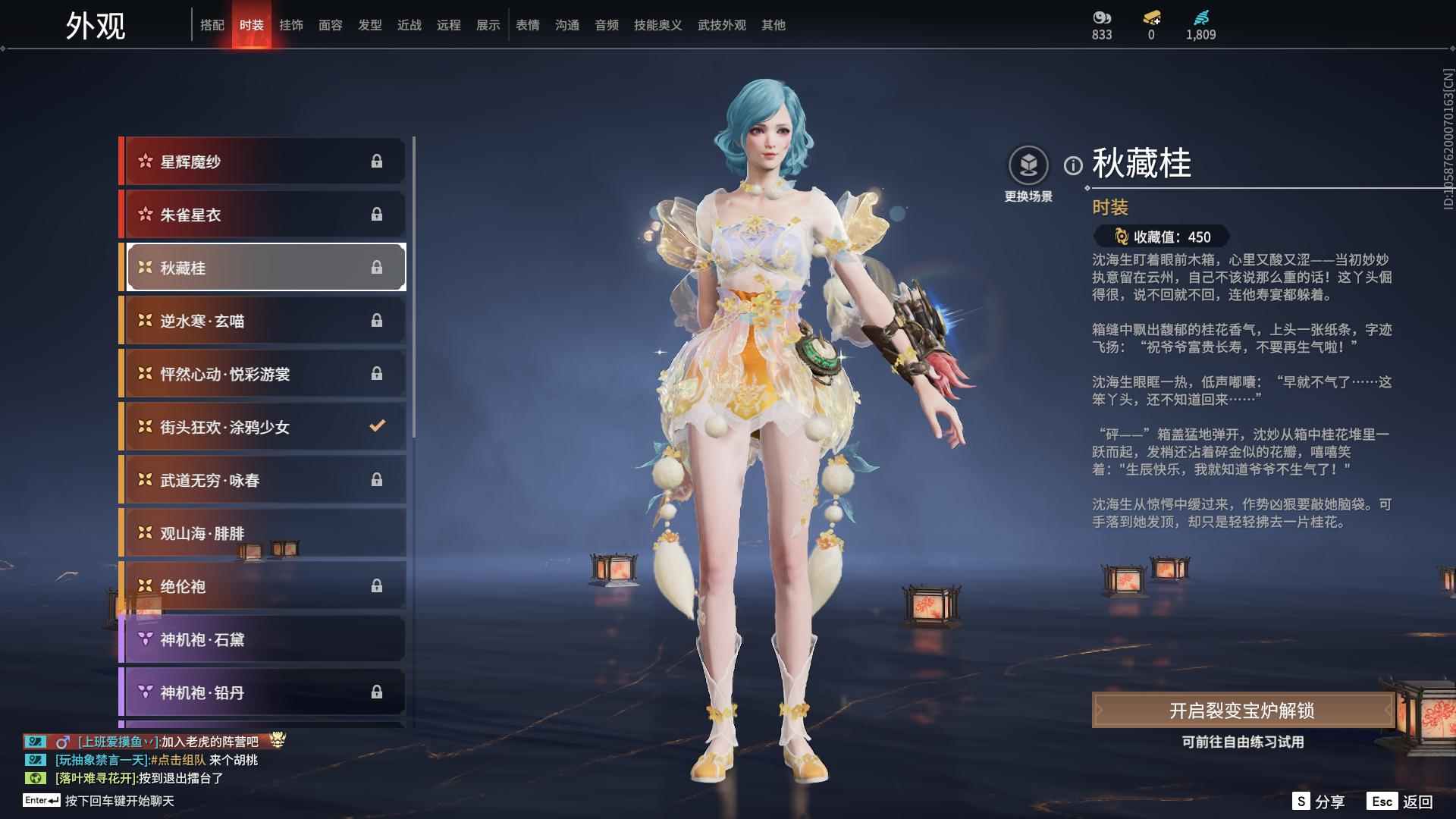Open the 表情 tab
This screenshot has width=1456, height=819.
coord(527,24)
